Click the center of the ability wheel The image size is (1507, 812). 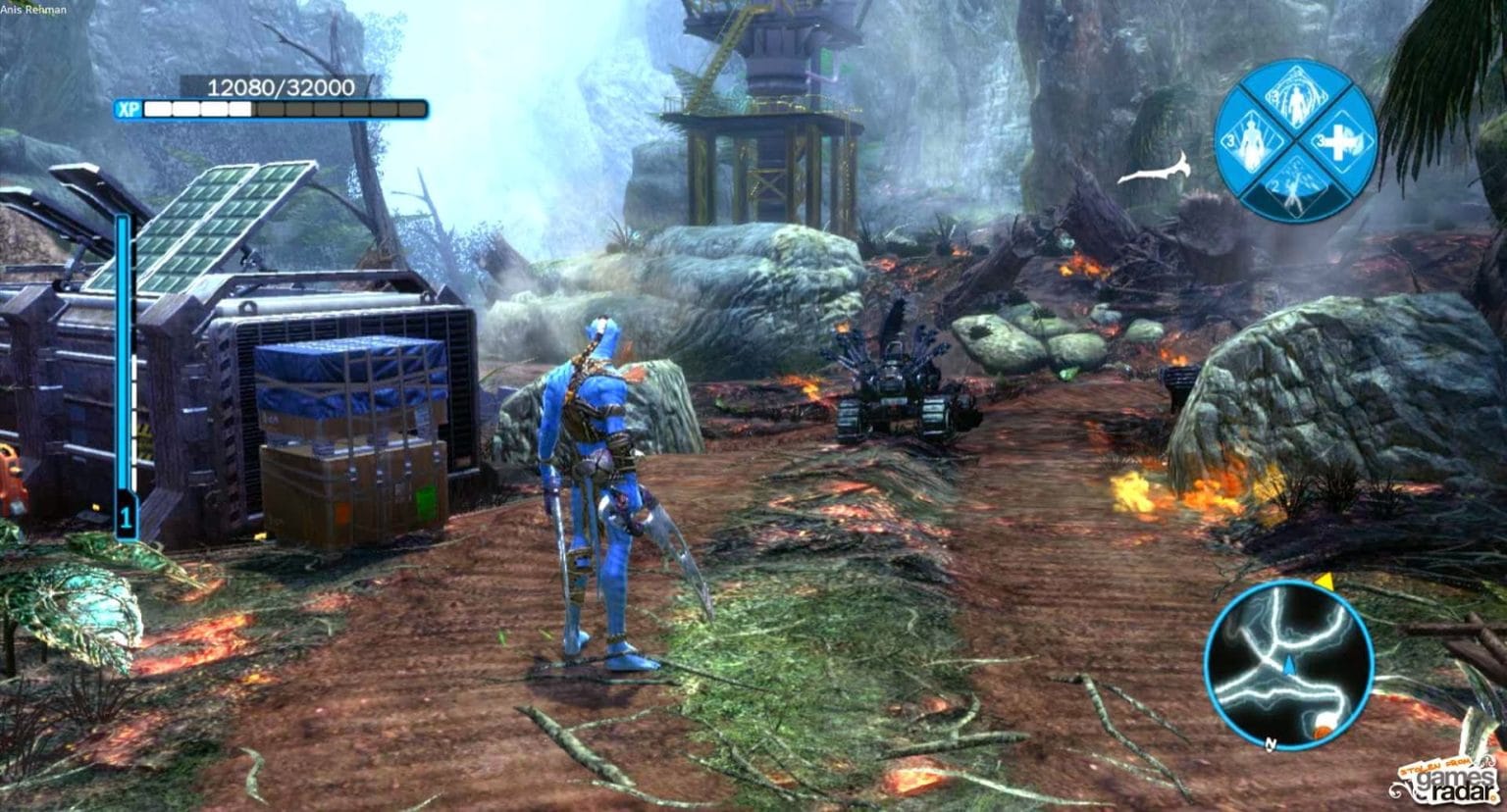[x=1293, y=140]
